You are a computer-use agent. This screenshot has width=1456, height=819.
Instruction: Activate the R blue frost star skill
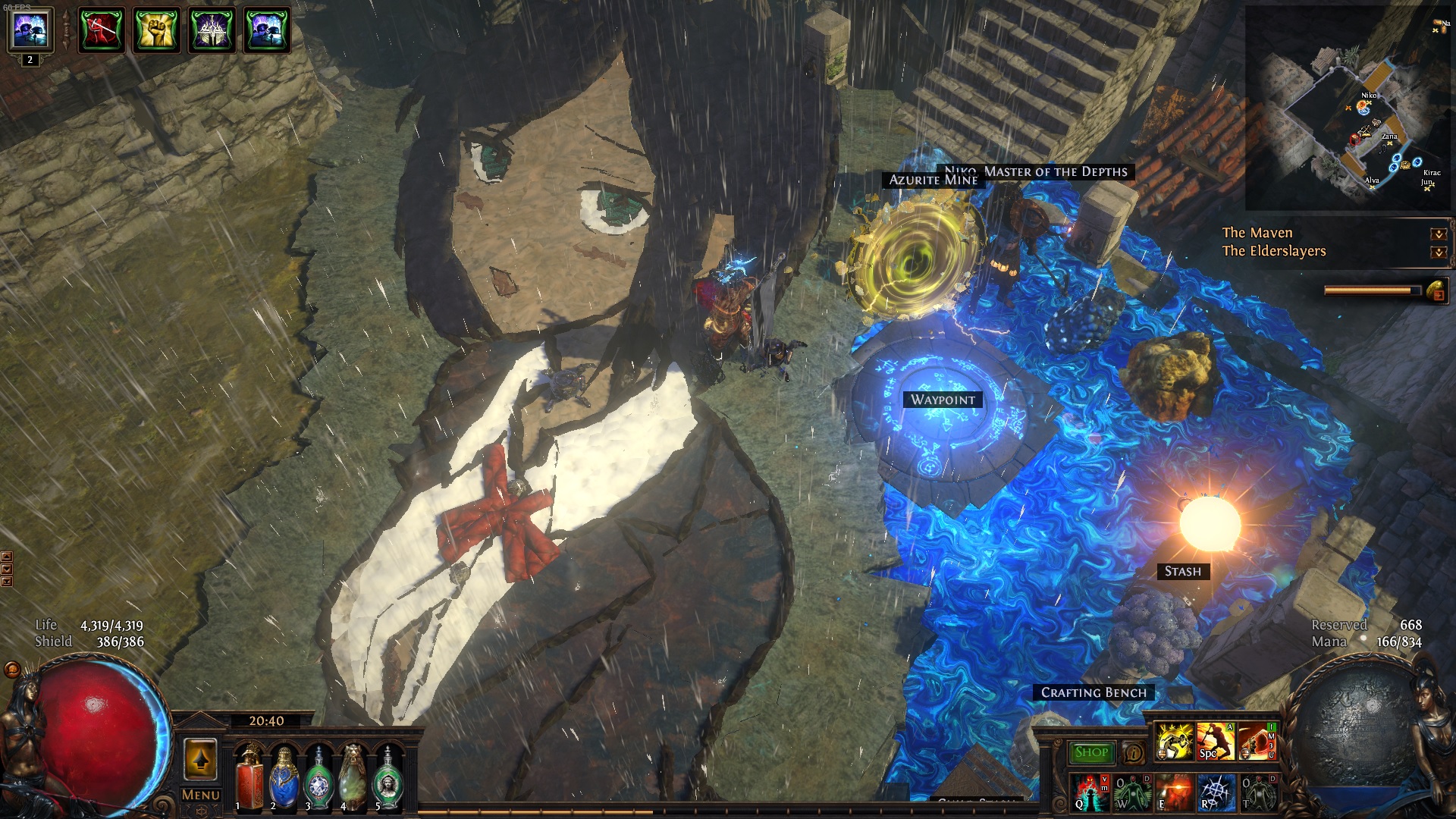tap(1215, 792)
